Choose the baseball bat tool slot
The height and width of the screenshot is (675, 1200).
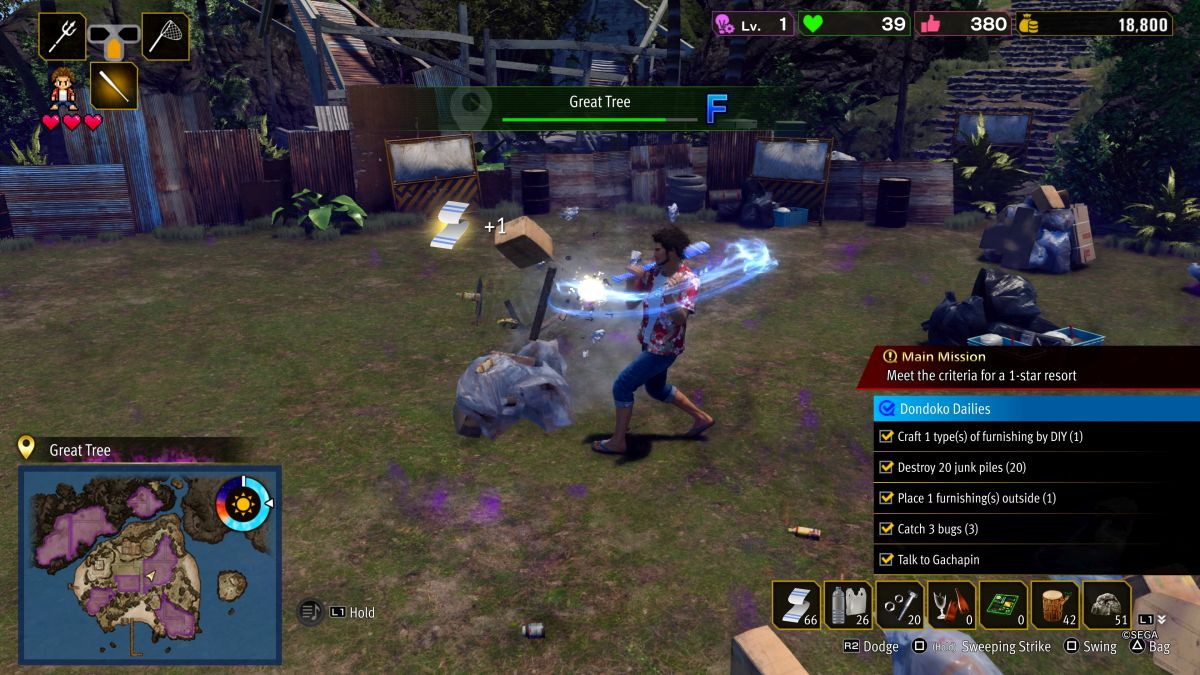[x=114, y=85]
